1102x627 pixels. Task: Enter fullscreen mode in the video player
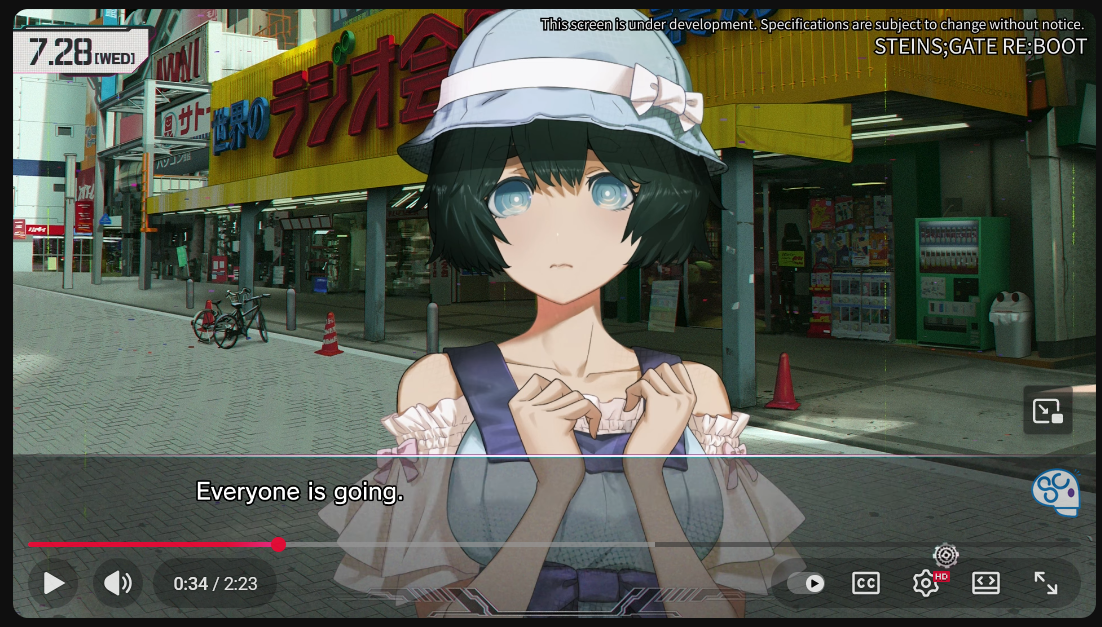coord(1045,583)
